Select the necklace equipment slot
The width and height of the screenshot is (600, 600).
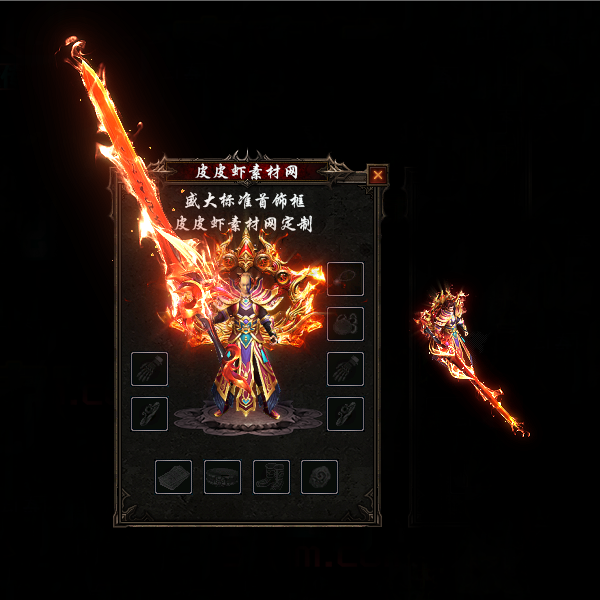click(345, 279)
